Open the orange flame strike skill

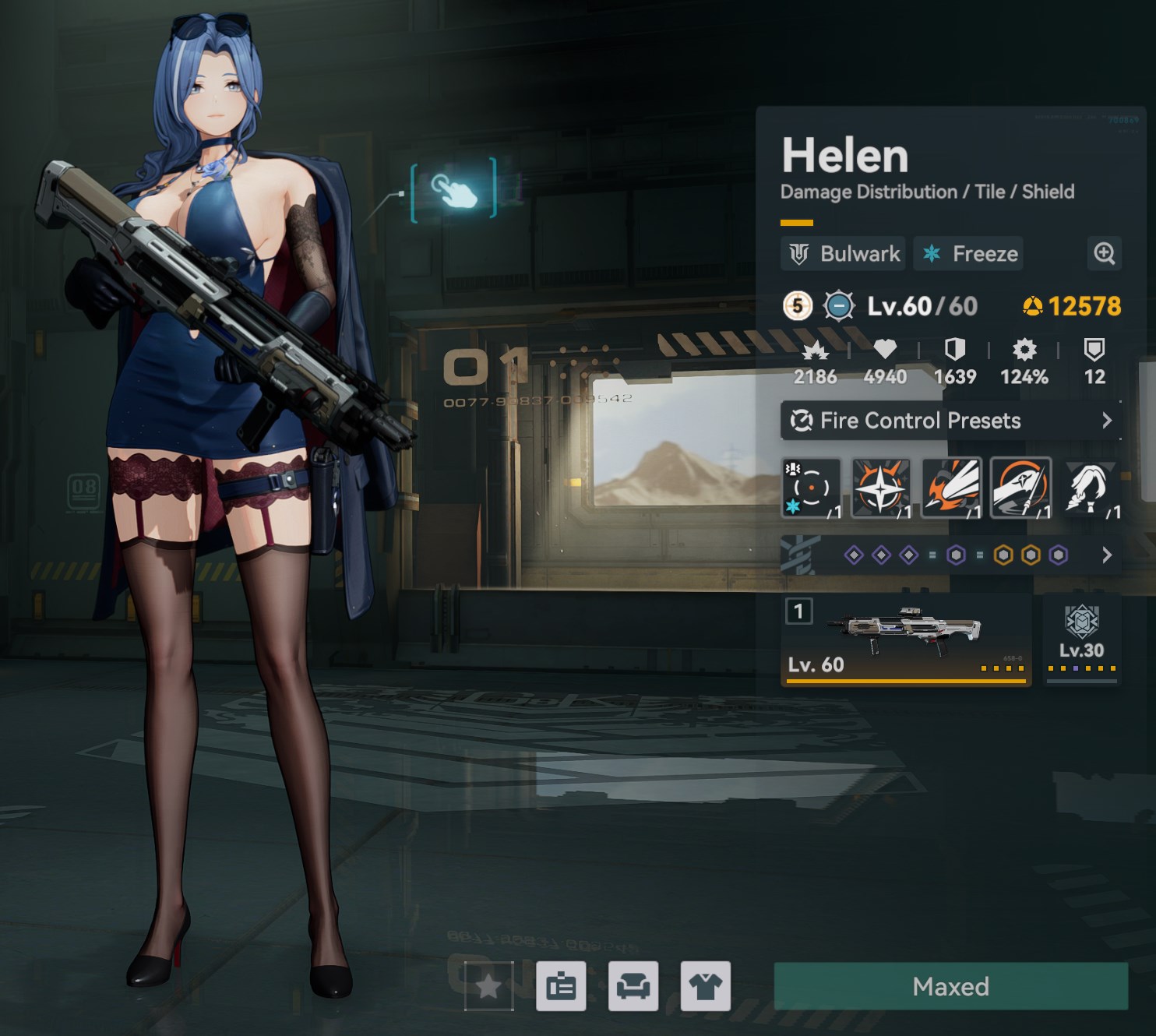(x=950, y=488)
